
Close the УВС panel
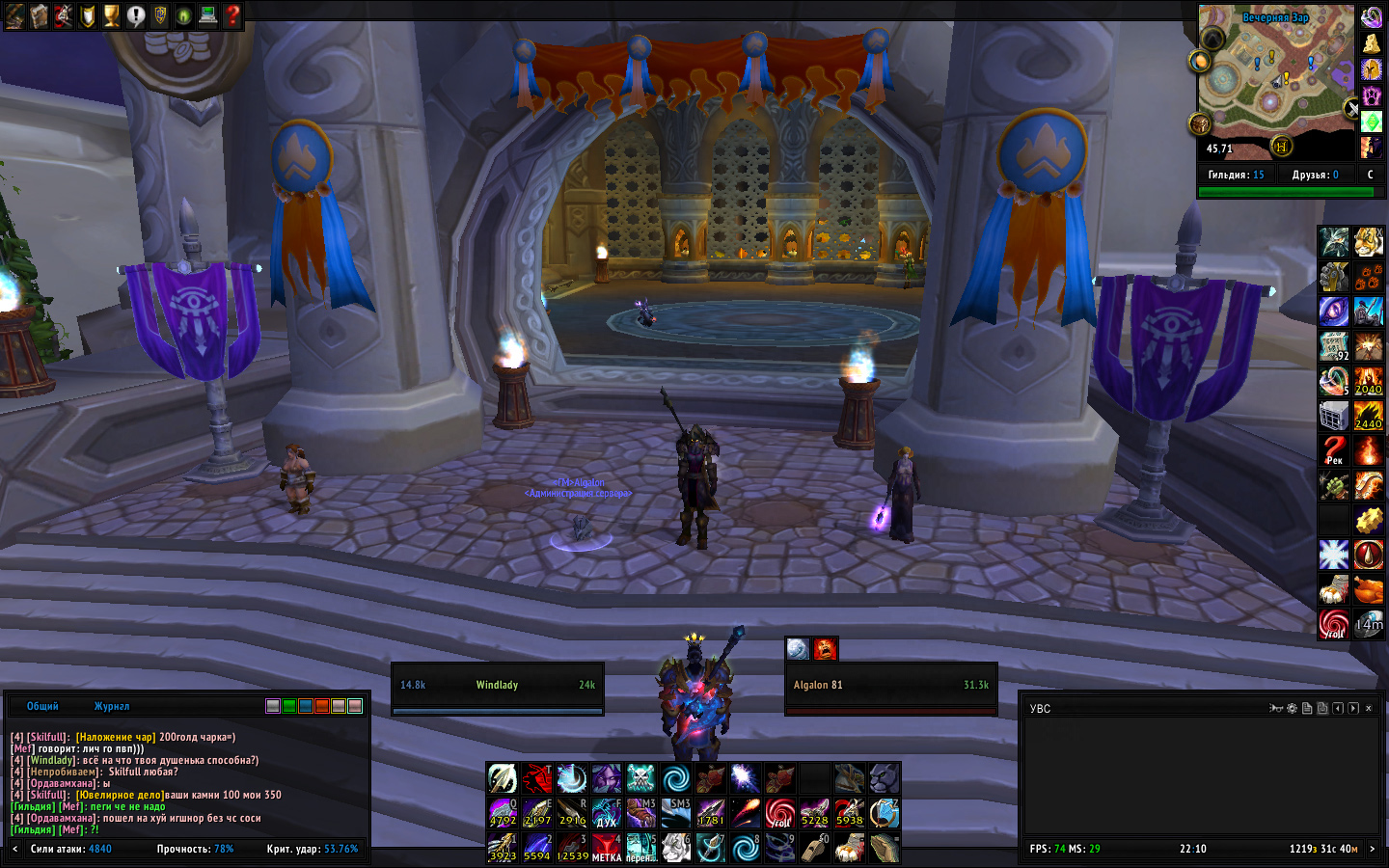(x=1369, y=708)
